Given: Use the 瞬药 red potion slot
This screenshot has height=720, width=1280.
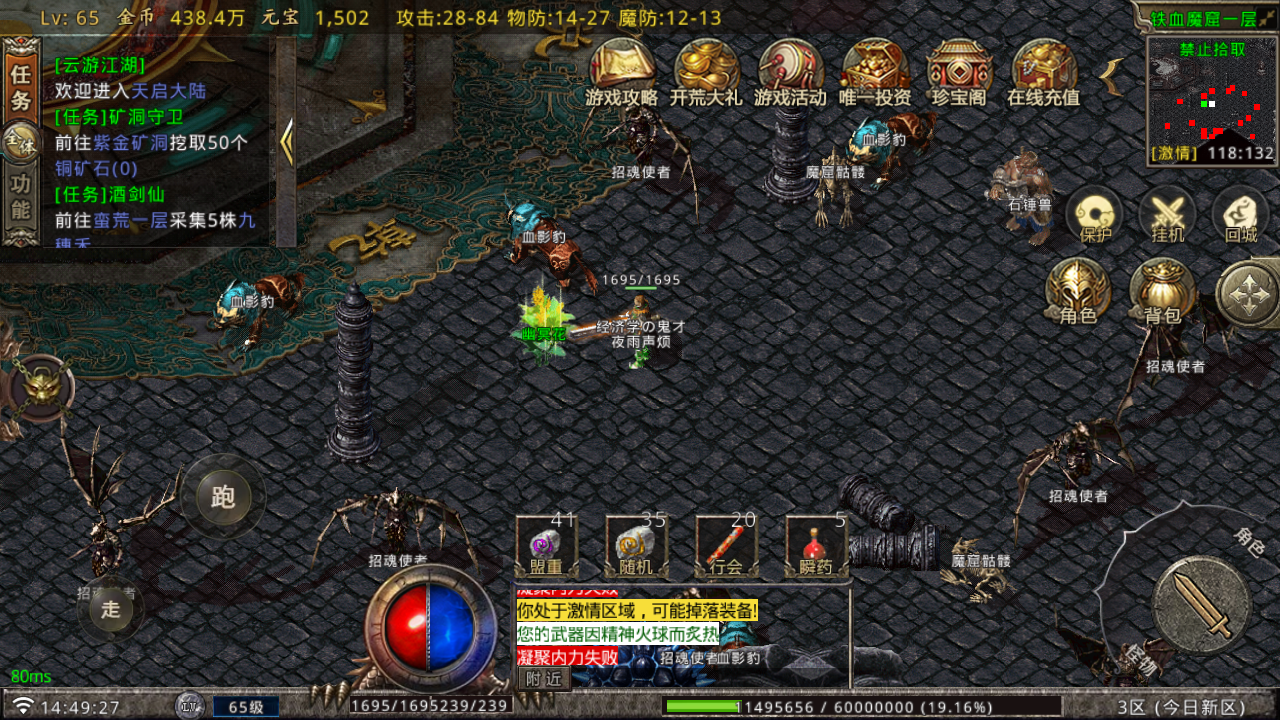Looking at the screenshot, I should (x=816, y=546).
